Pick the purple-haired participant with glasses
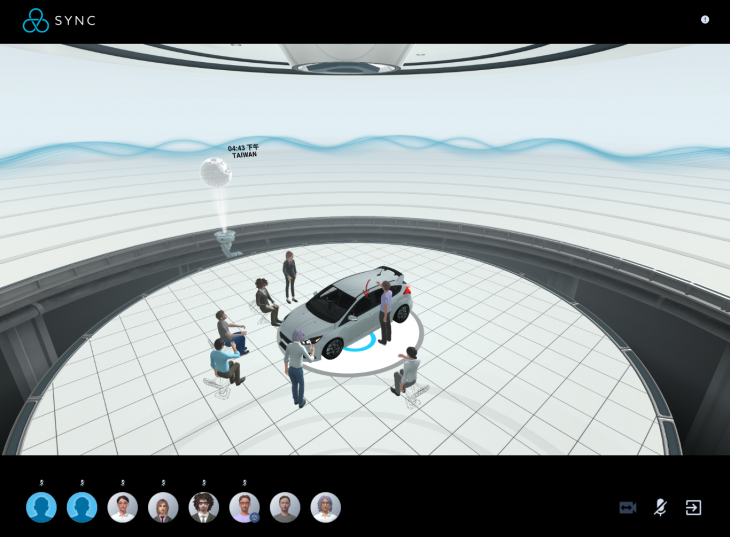Viewport: 730px width, 537px height. 326,508
